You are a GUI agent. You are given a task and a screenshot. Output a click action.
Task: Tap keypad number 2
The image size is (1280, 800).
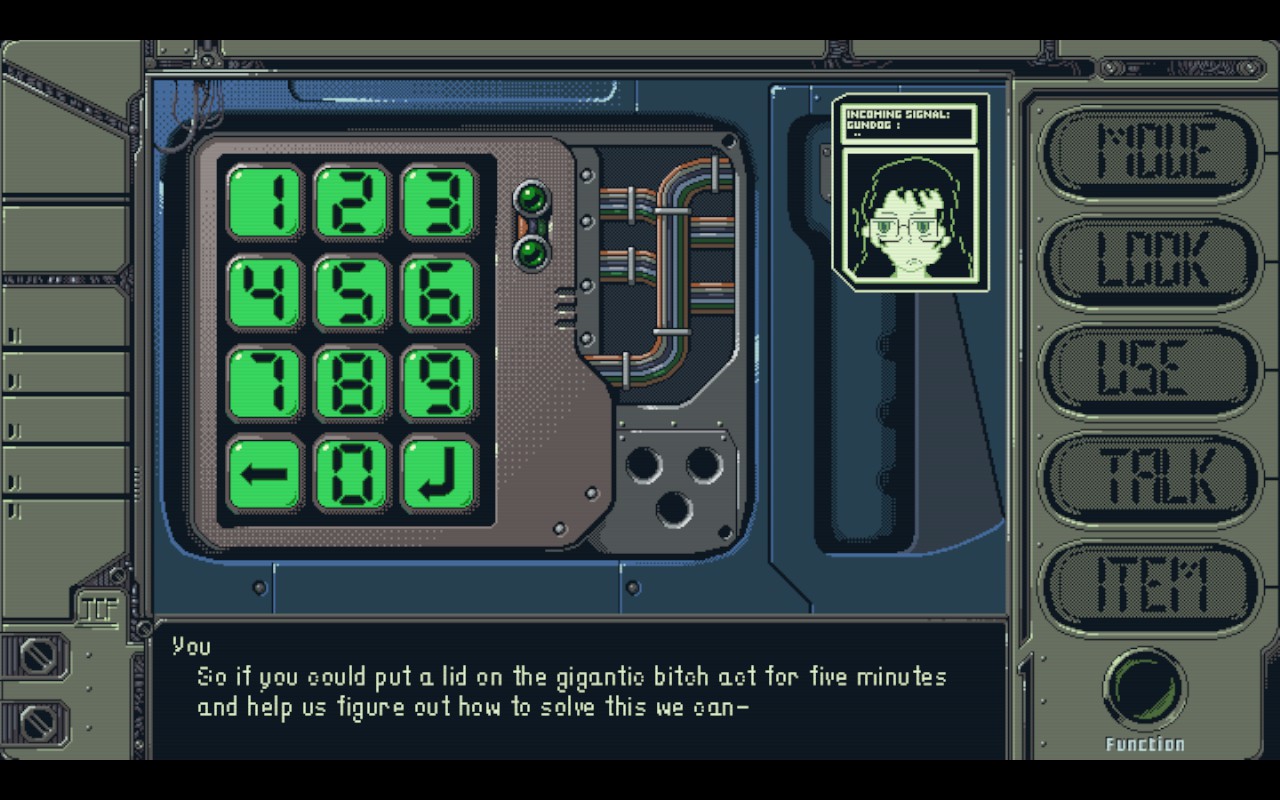[352, 202]
